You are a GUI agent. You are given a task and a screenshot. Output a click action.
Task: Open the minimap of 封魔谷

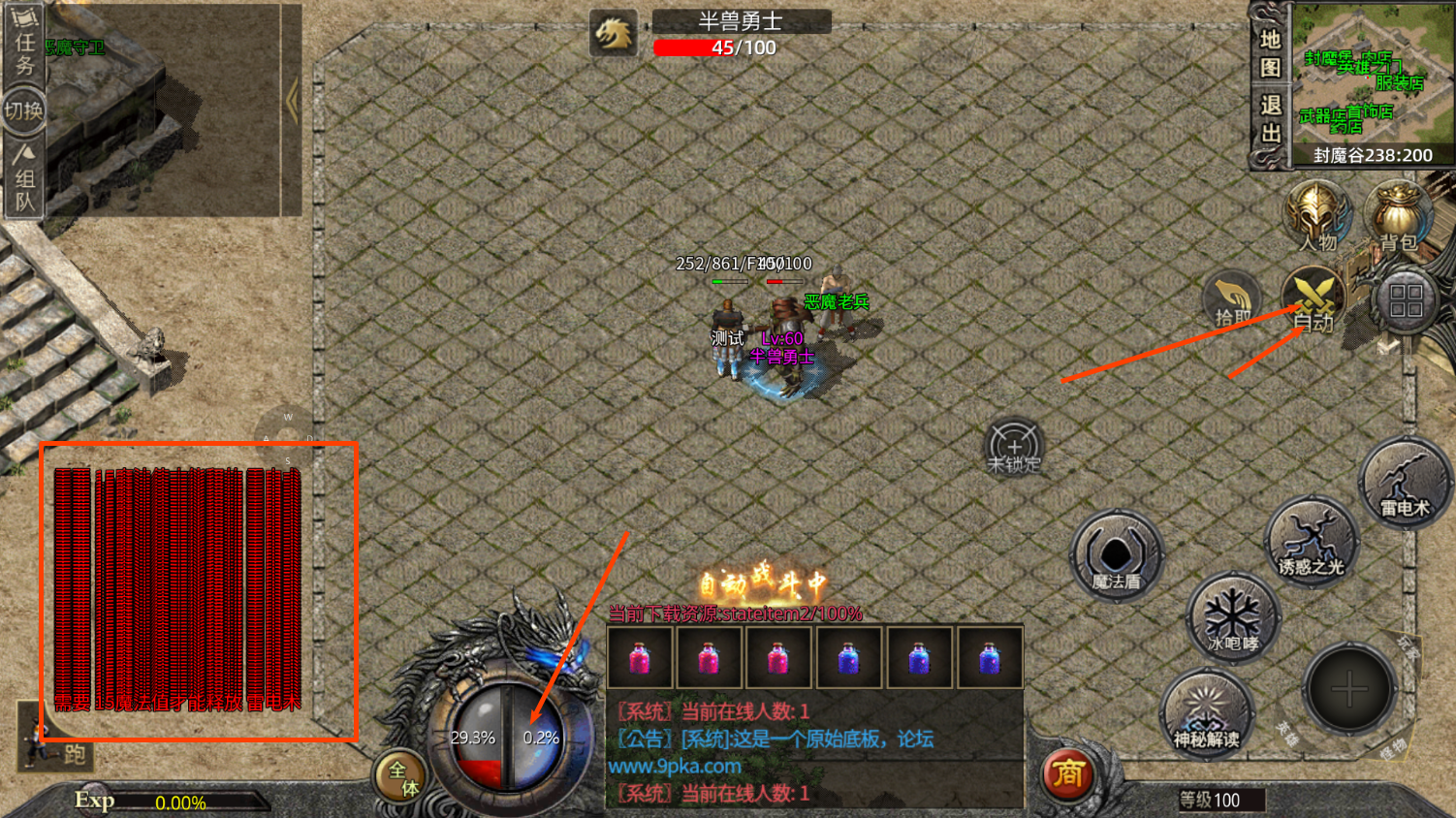pos(1373,76)
